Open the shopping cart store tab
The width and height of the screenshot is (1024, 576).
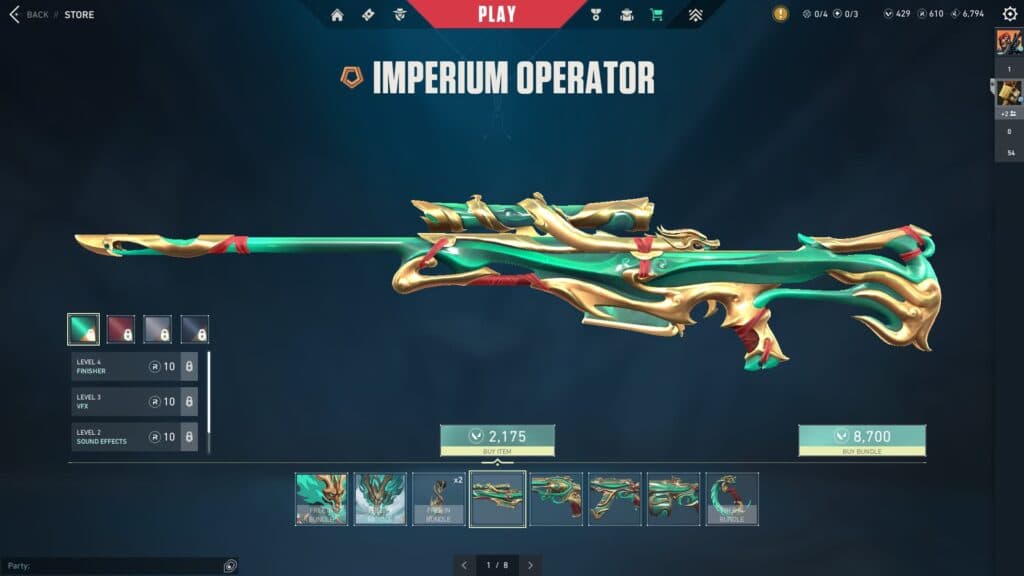656,15
